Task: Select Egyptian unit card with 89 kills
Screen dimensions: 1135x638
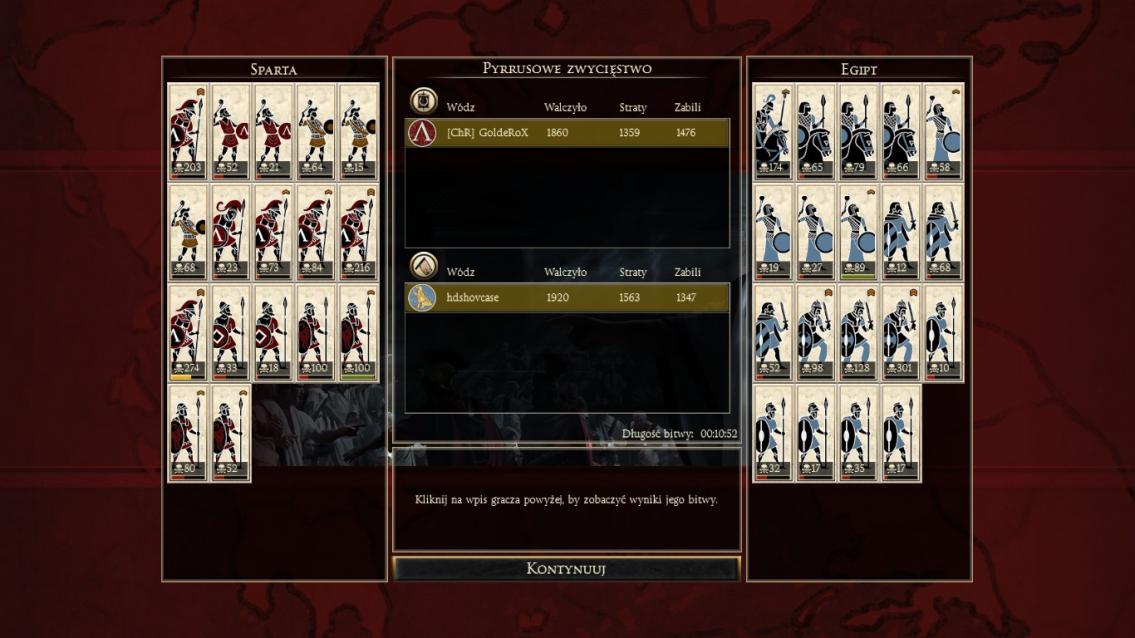Action: click(858, 232)
